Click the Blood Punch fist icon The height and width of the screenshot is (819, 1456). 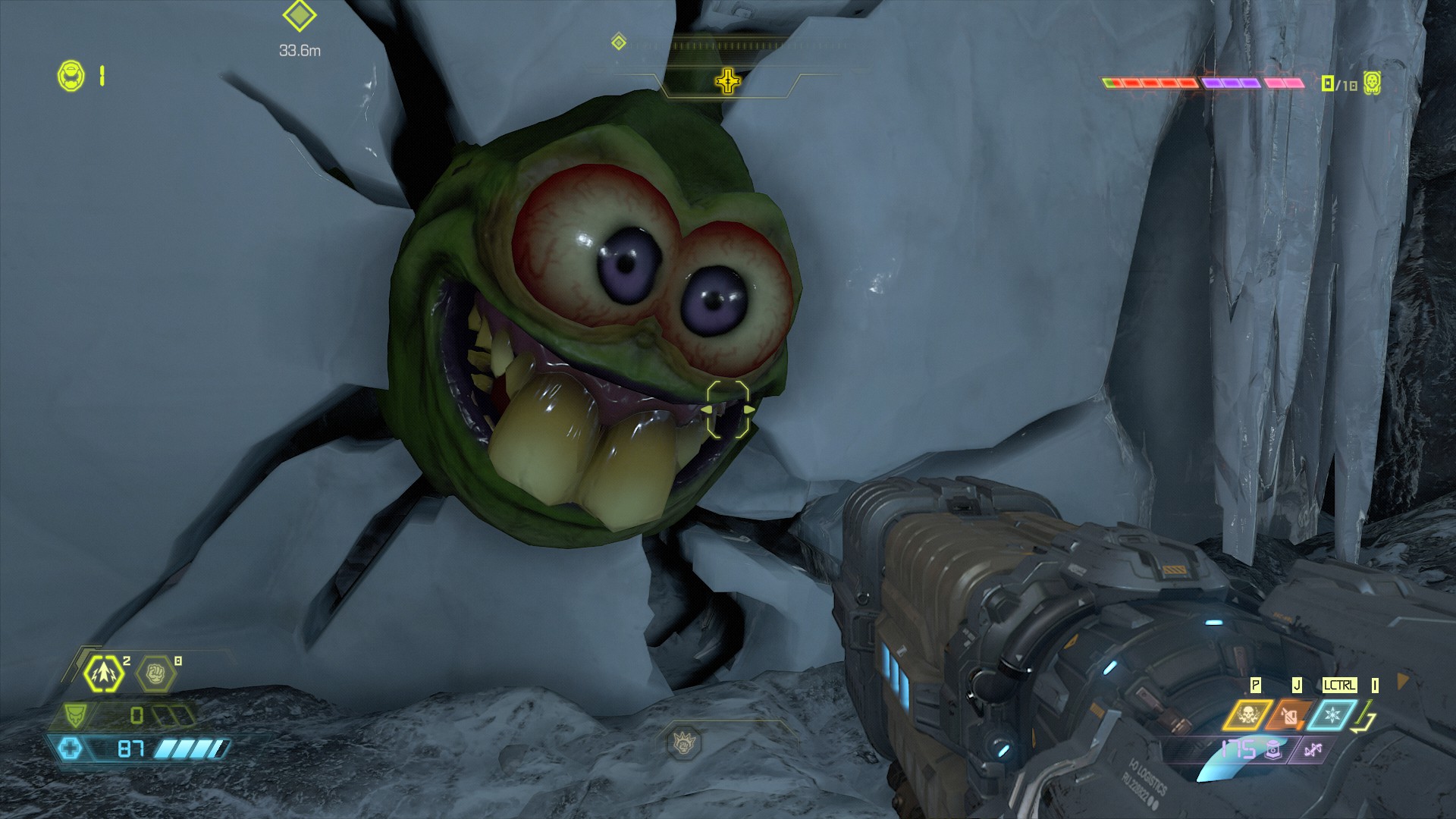(x=155, y=673)
